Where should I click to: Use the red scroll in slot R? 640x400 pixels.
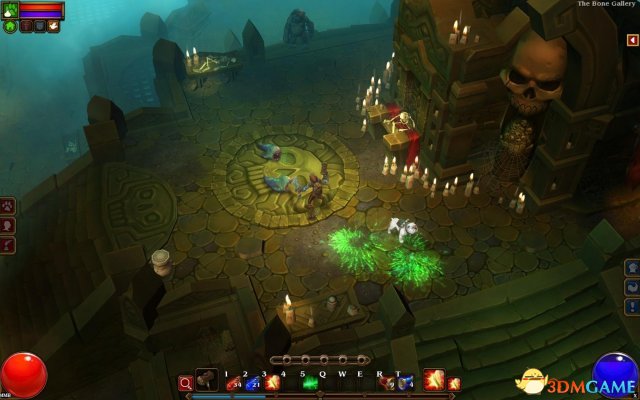point(387,382)
